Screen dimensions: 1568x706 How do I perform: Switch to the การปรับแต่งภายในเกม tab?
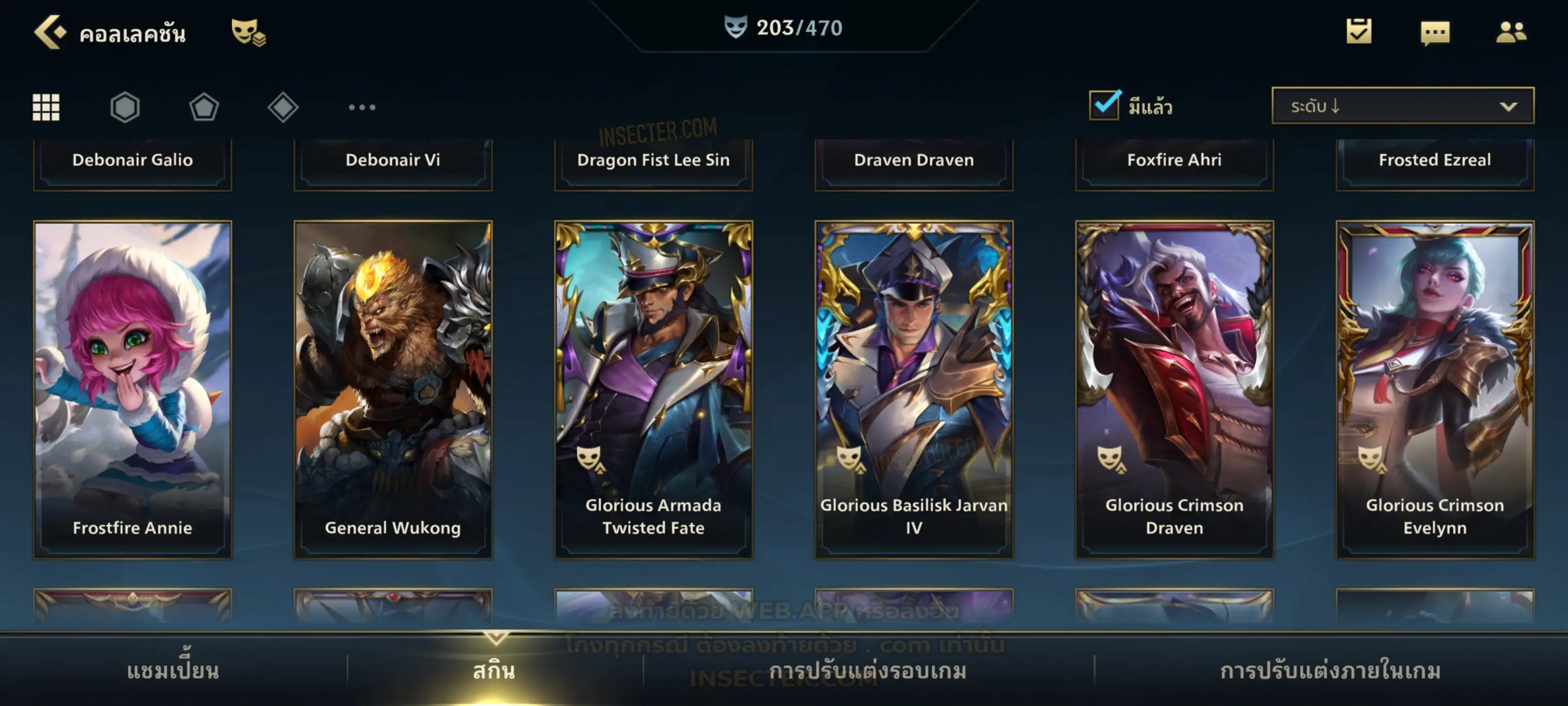[x=1330, y=670]
